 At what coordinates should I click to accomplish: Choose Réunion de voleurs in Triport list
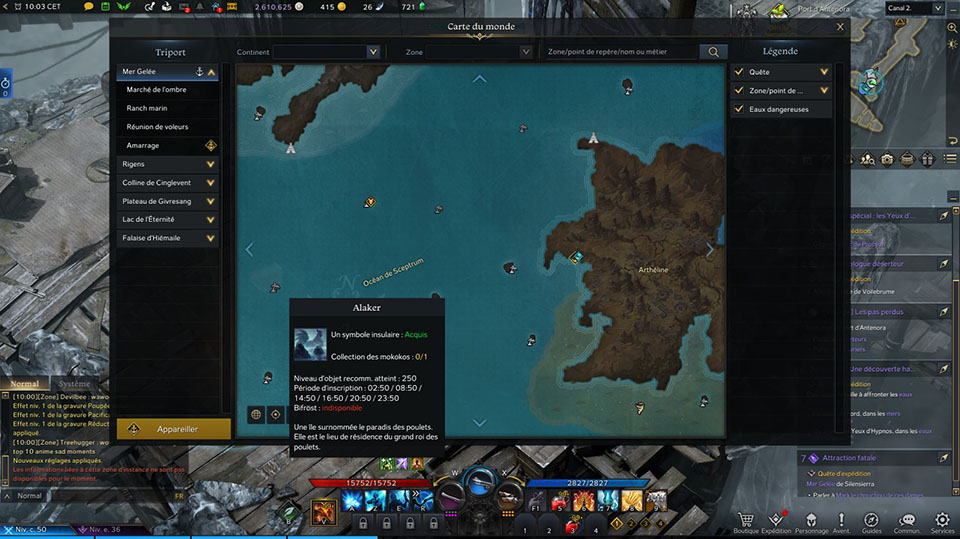tap(157, 127)
